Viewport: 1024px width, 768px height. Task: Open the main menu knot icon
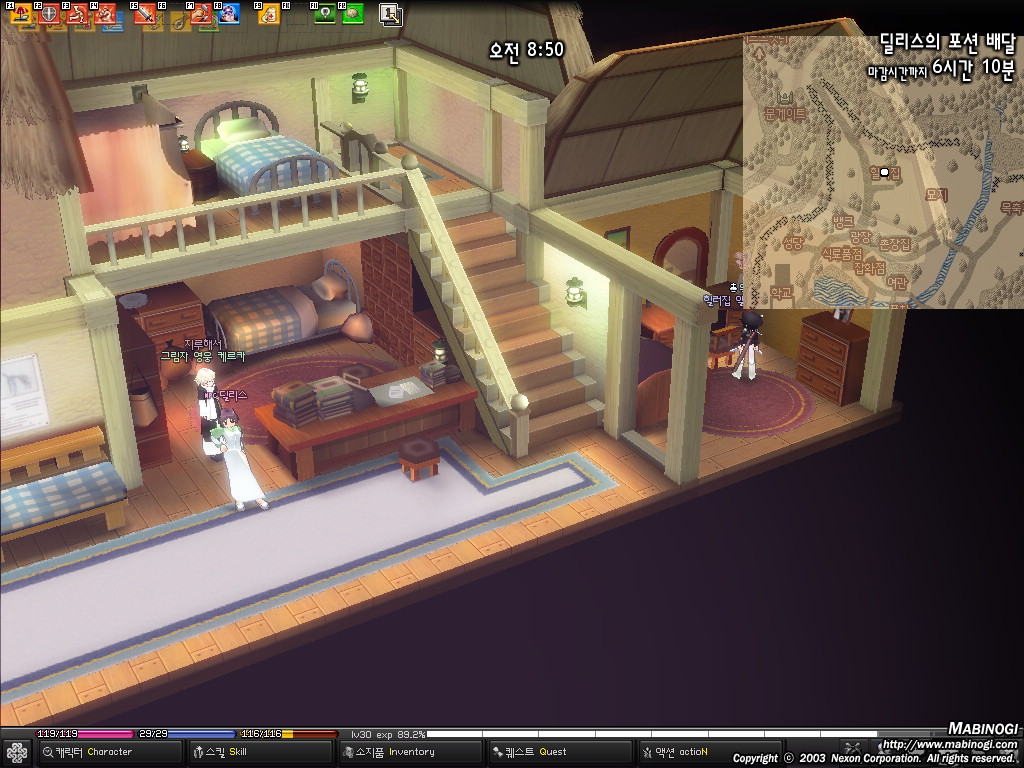point(17,752)
